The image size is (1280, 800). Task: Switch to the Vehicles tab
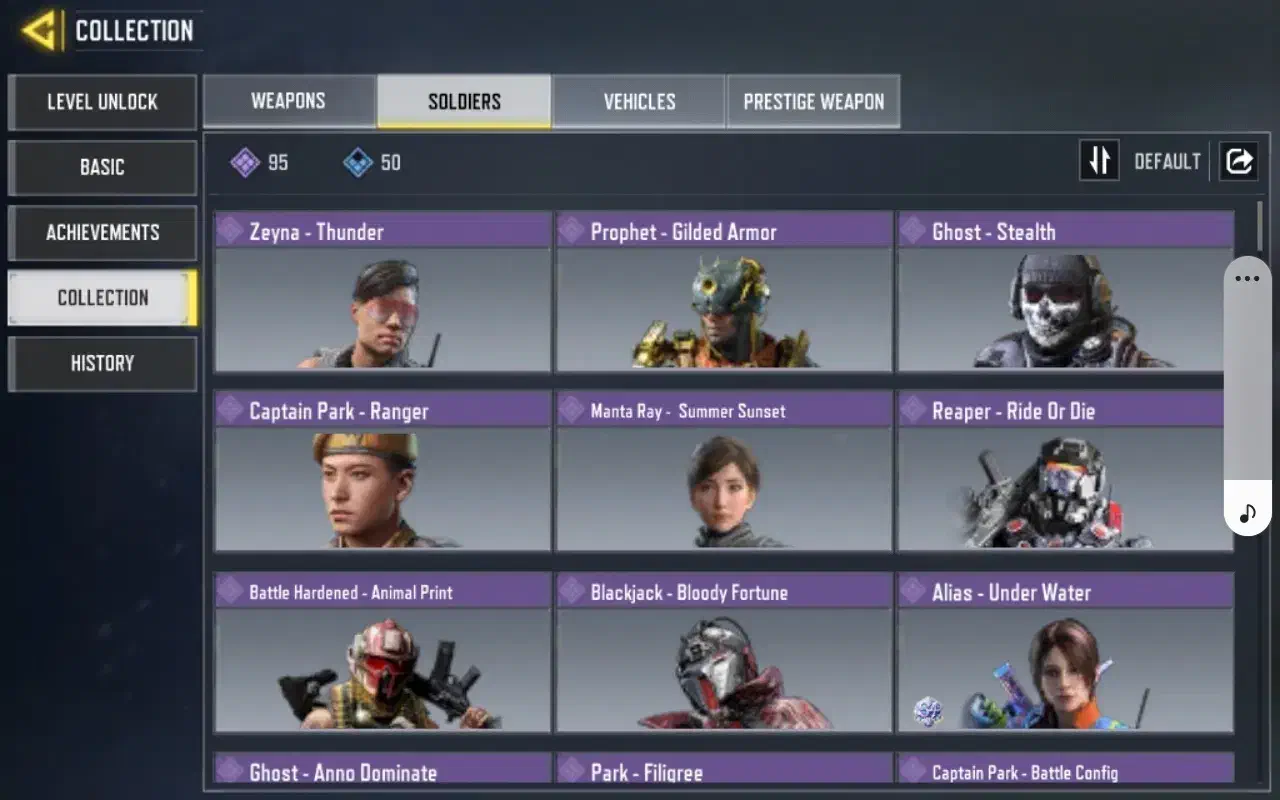tap(639, 101)
